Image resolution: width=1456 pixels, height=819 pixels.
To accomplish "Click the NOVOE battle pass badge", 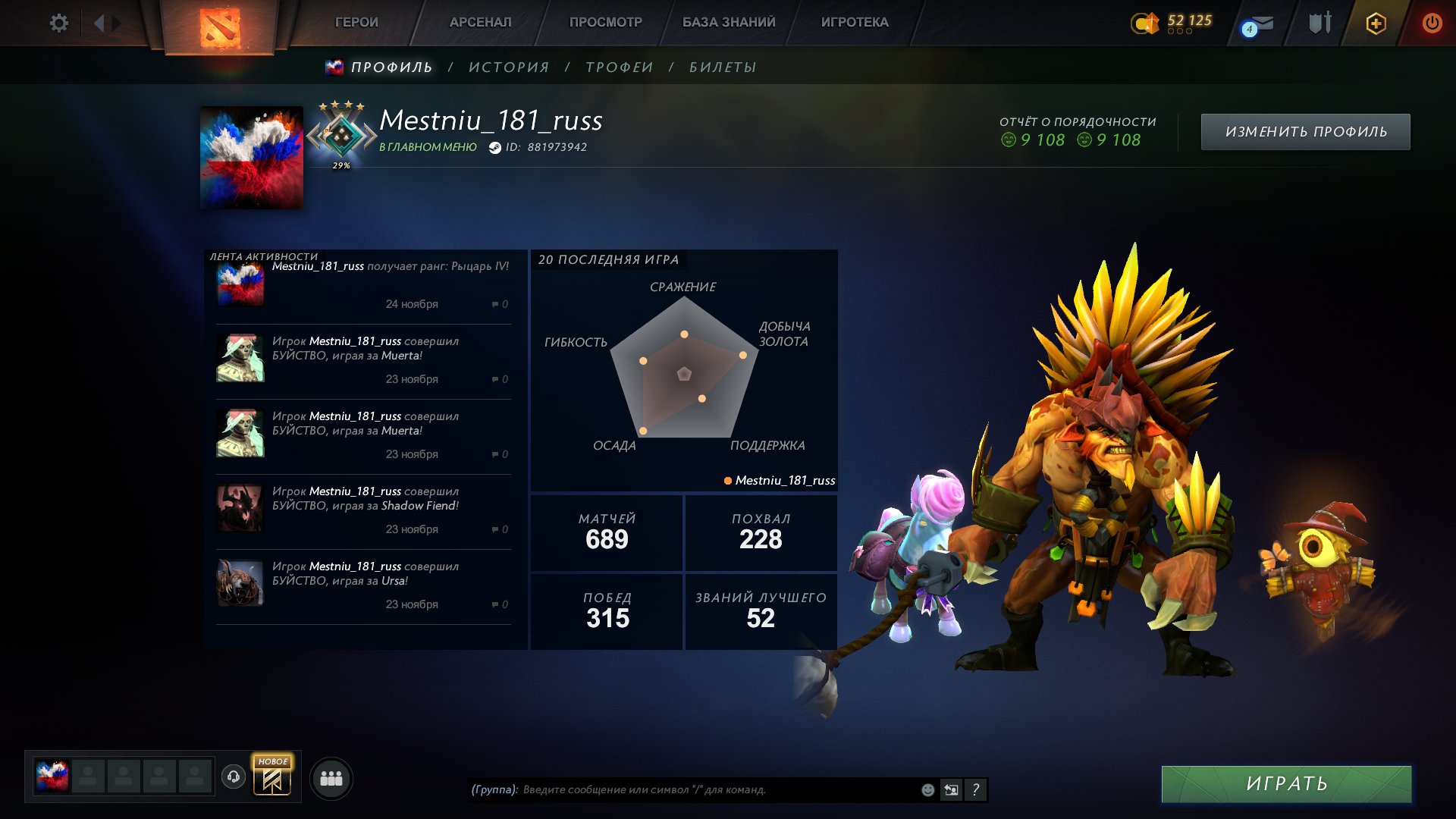I will [271, 778].
